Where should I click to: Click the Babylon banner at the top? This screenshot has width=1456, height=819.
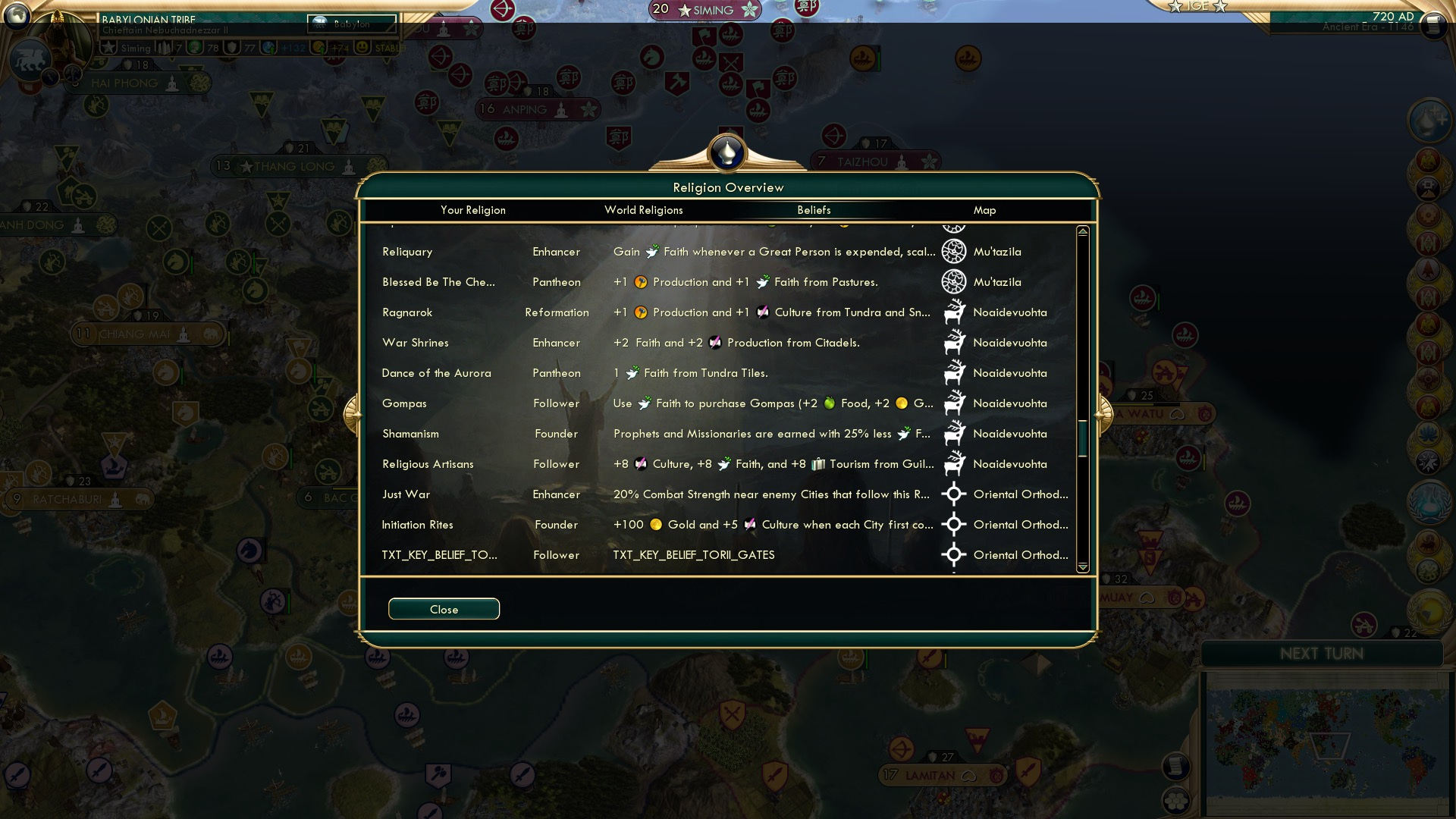coord(353,24)
